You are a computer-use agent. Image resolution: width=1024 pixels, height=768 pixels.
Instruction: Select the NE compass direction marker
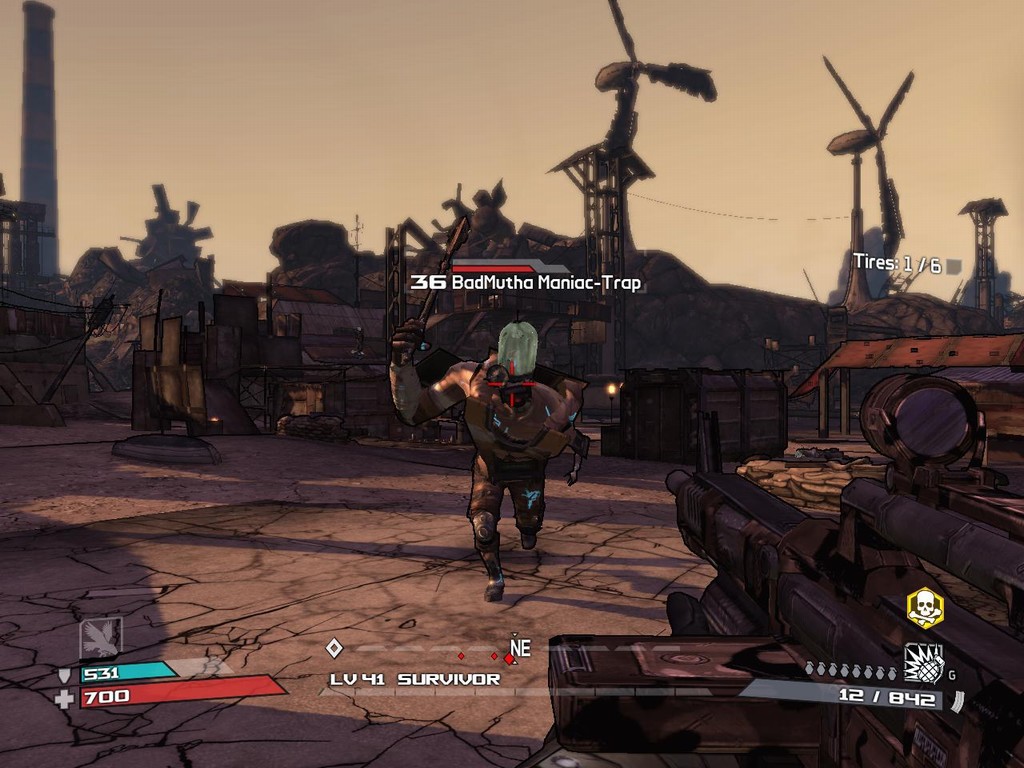coord(519,649)
